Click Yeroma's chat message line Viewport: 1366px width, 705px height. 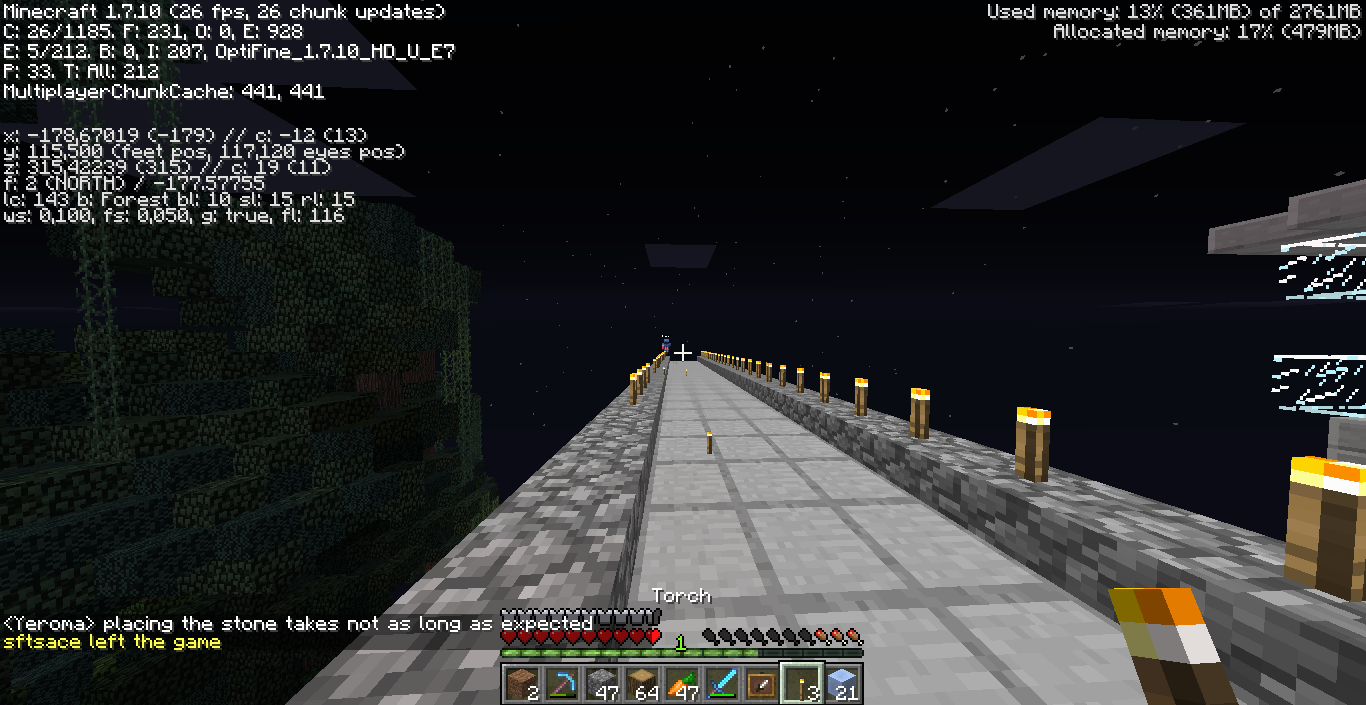coord(298,624)
